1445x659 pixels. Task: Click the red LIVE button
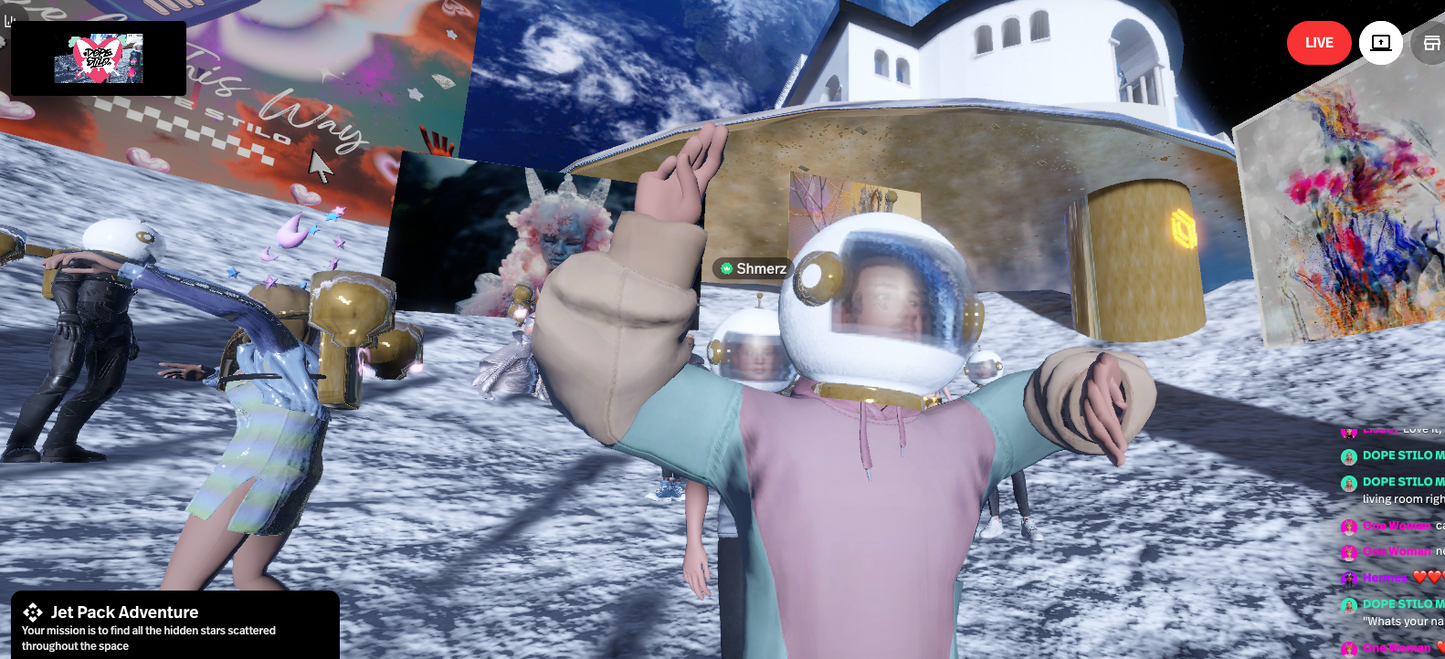pos(1318,43)
